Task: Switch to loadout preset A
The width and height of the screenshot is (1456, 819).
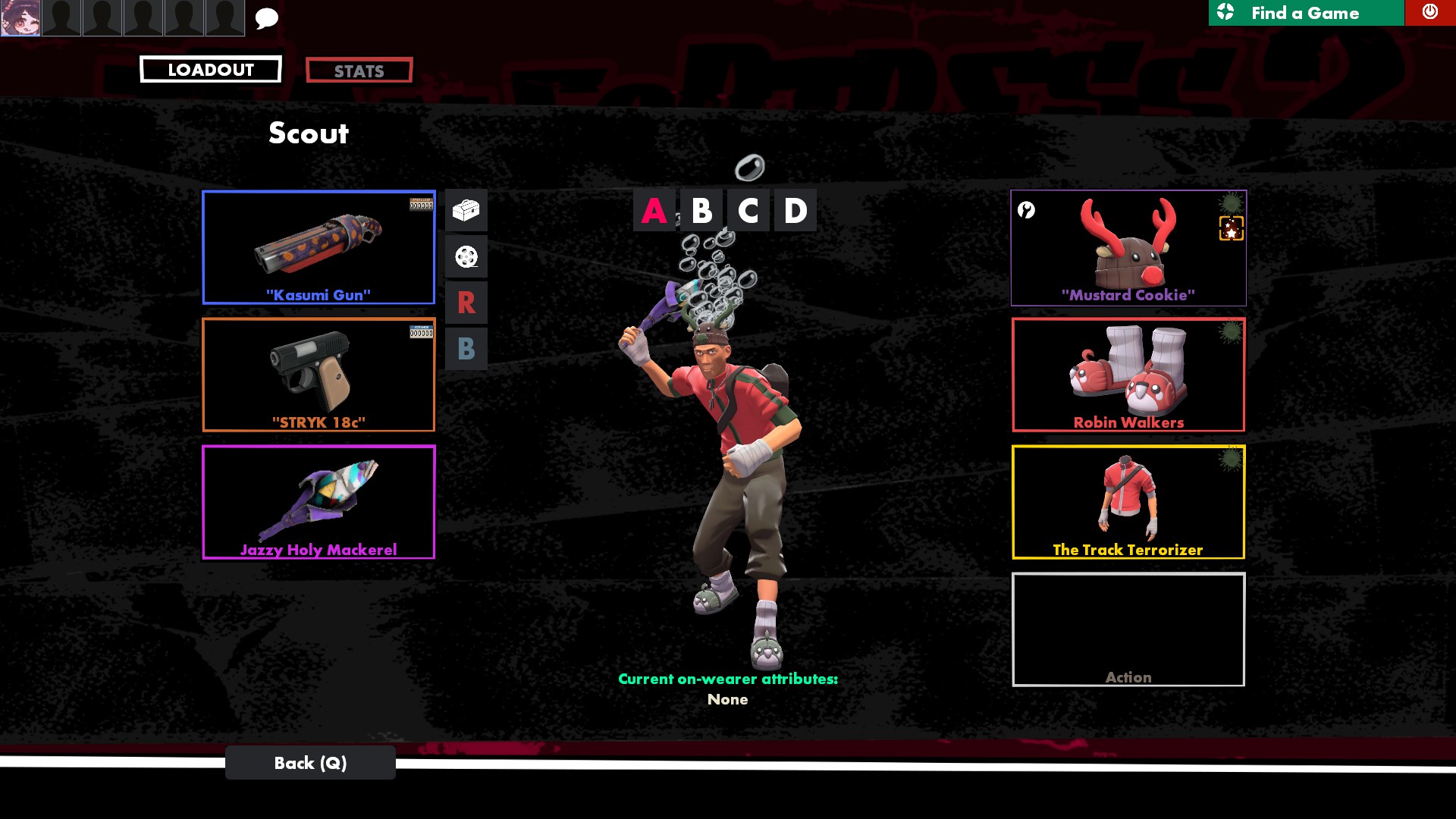Action: coord(654,211)
